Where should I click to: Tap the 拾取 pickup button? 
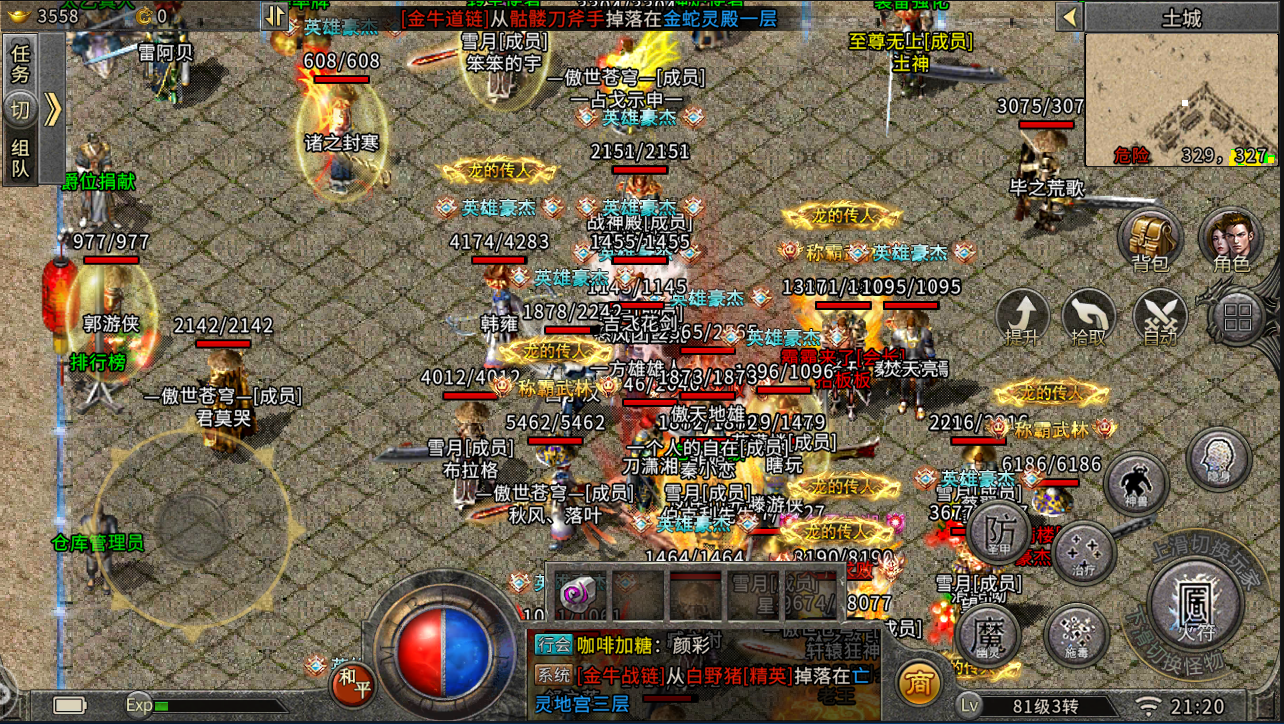click(1090, 319)
